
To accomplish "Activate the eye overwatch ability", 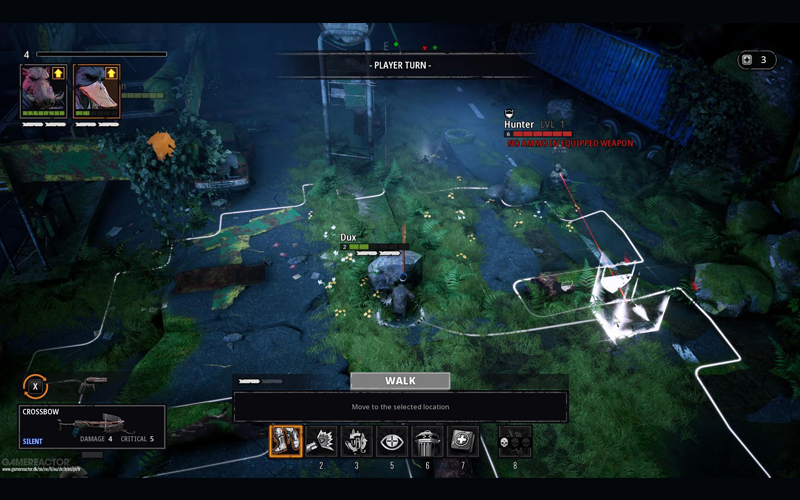I will coord(392,441).
